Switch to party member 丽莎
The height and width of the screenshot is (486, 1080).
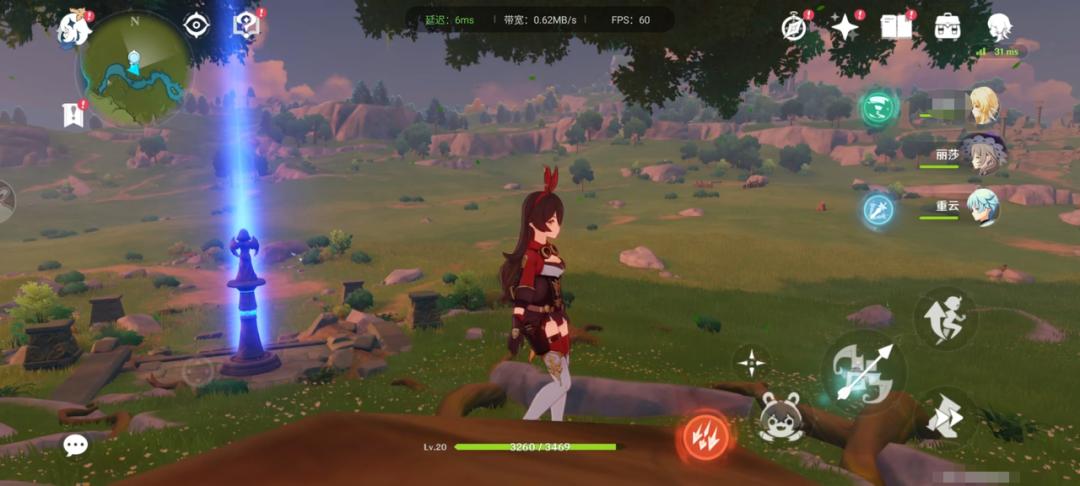click(981, 154)
